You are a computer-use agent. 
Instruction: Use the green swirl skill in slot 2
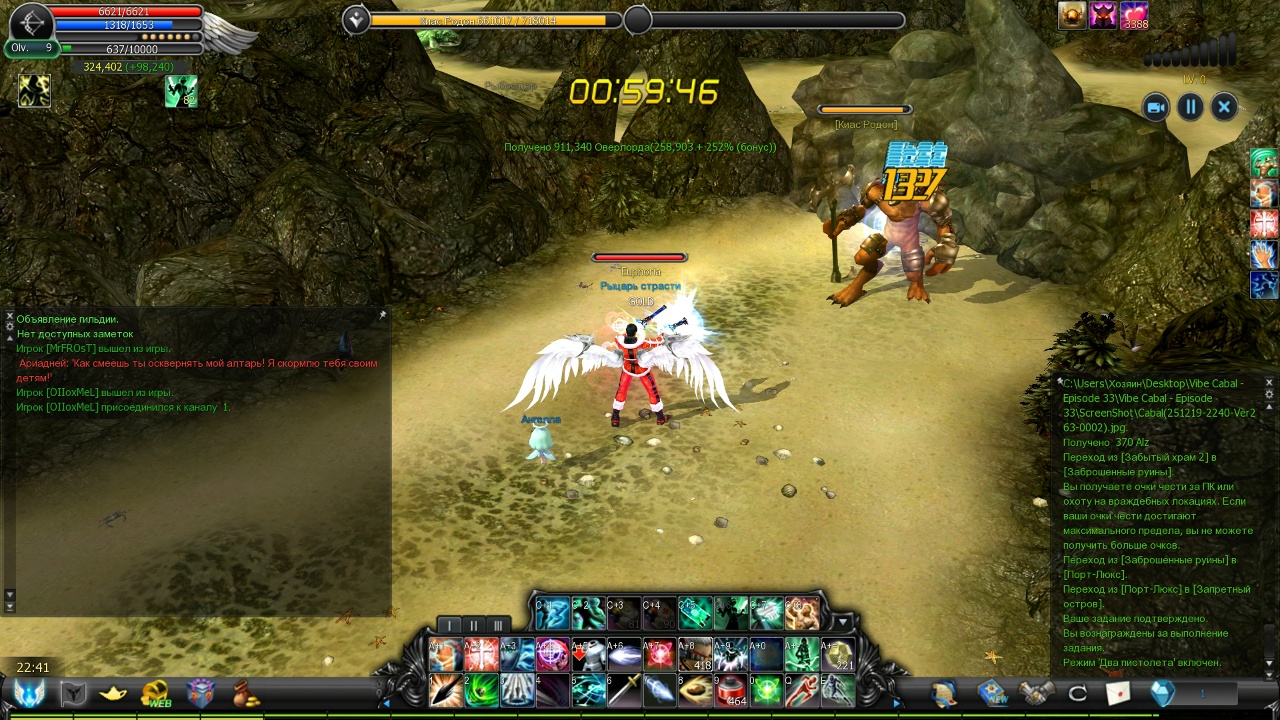tap(481, 690)
